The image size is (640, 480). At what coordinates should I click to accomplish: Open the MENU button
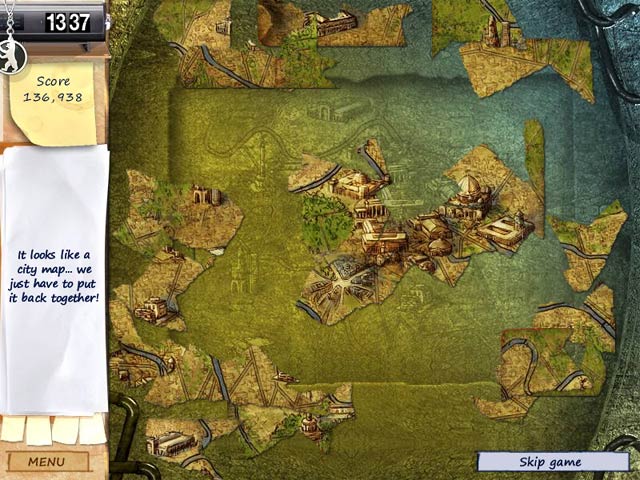click(x=46, y=462)
